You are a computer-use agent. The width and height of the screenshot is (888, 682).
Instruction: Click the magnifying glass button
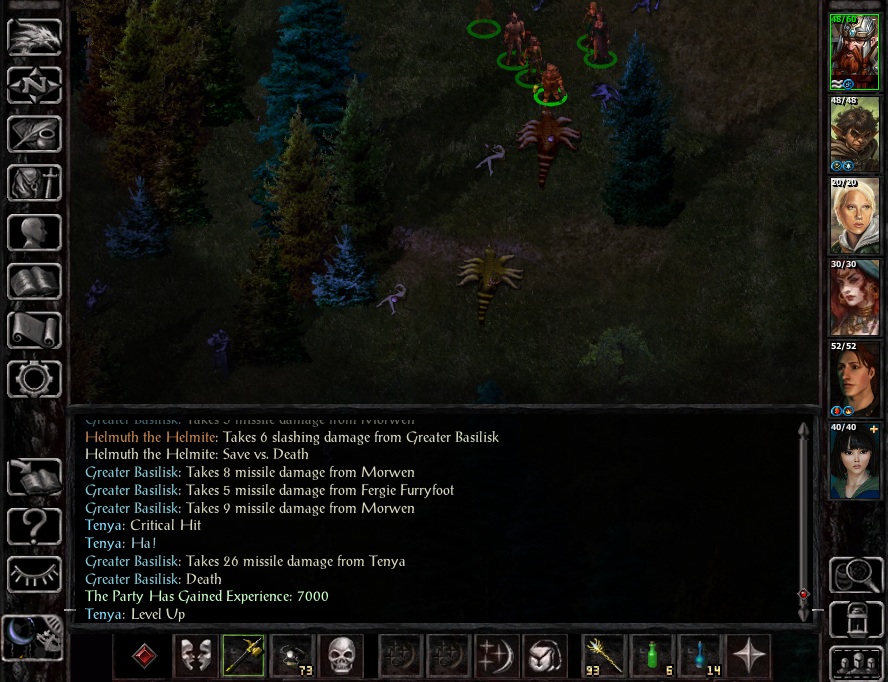tap(856, 575)
